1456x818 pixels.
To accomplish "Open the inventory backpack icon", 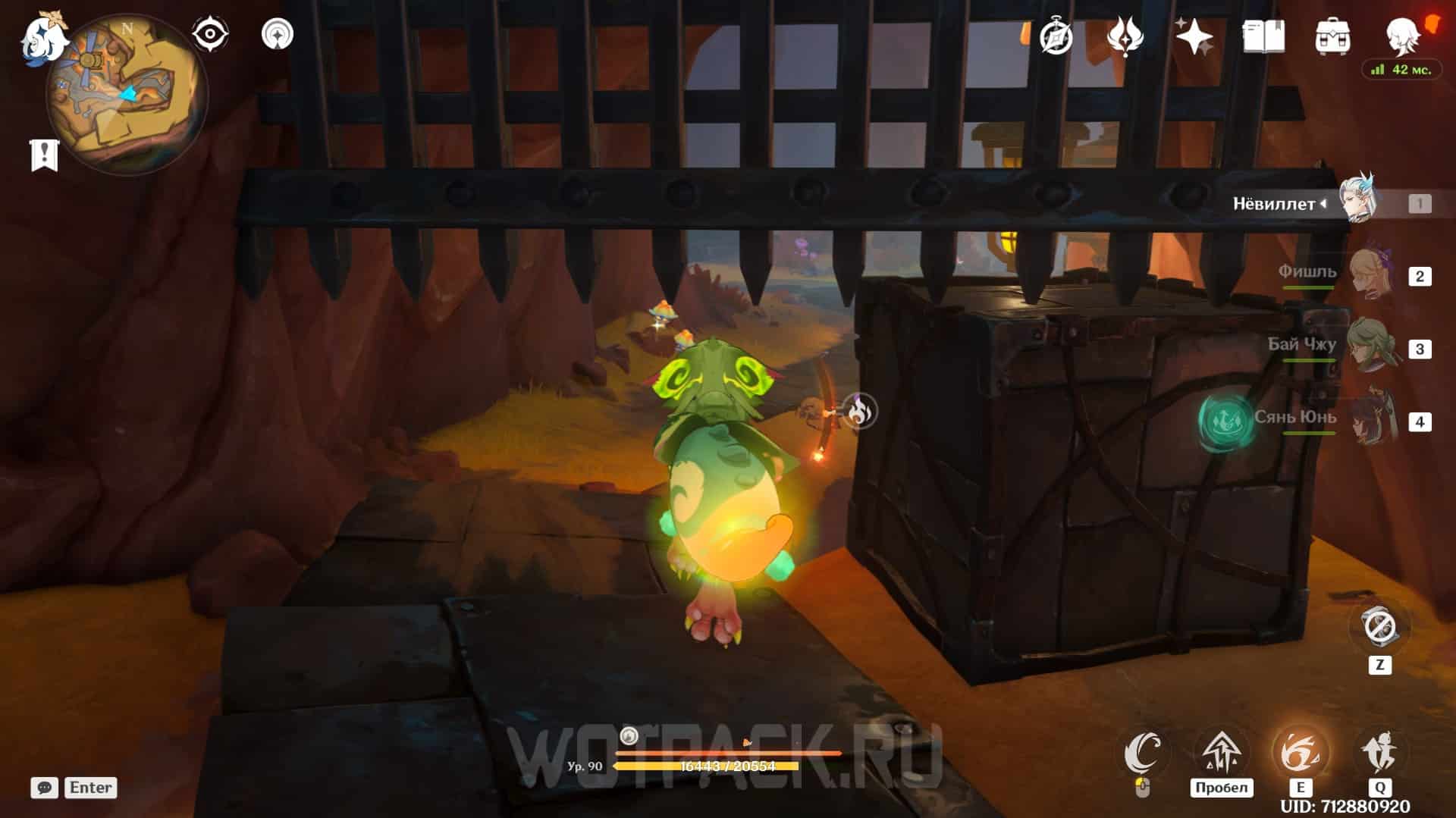I will [x=1332, y=36].
